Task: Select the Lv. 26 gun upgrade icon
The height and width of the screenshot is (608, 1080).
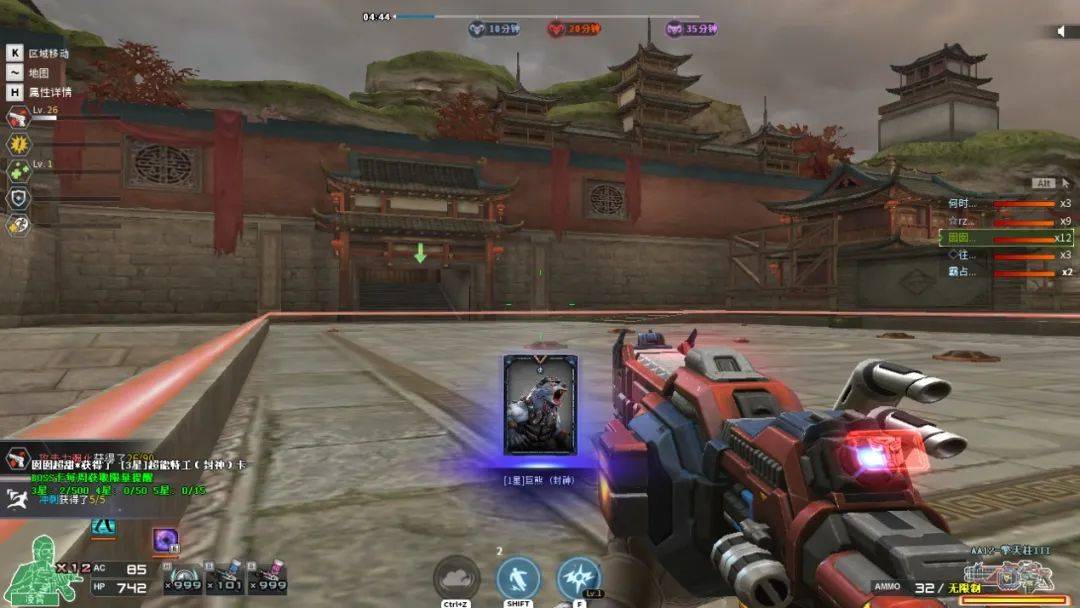Action: (x=18, y=118)
